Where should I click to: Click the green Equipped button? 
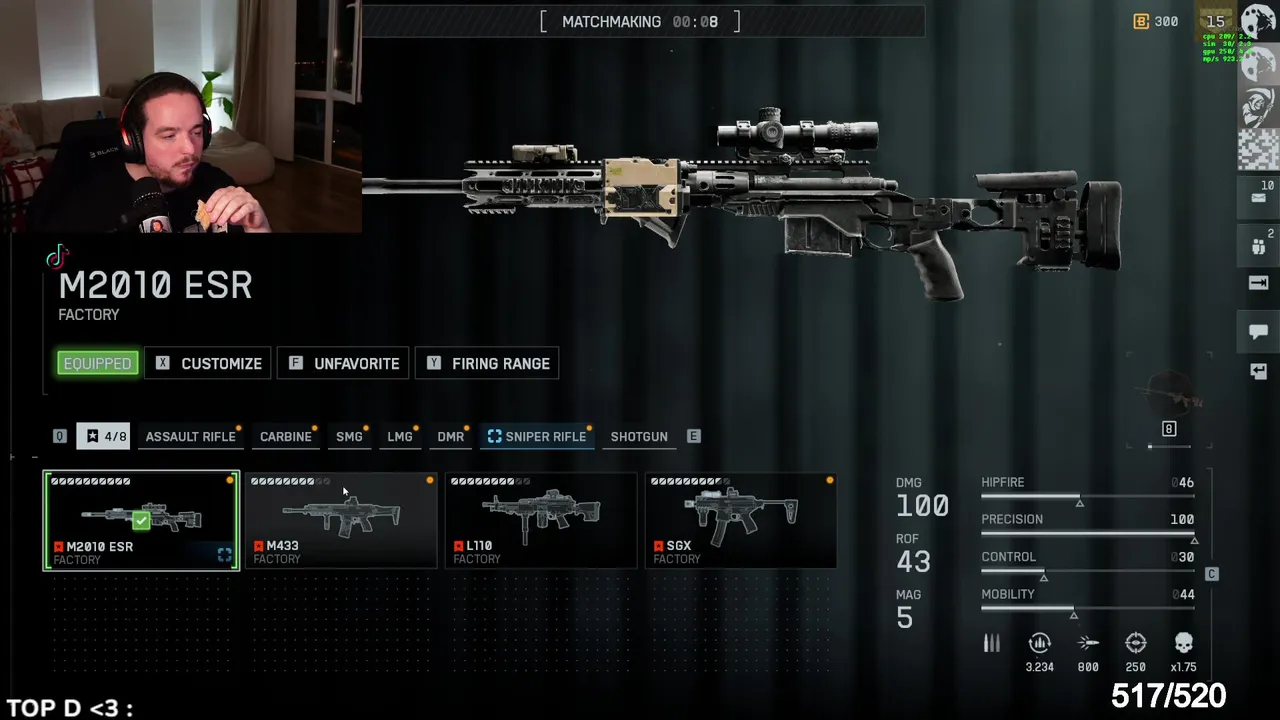pyautogui.click(x=97, y=364)
